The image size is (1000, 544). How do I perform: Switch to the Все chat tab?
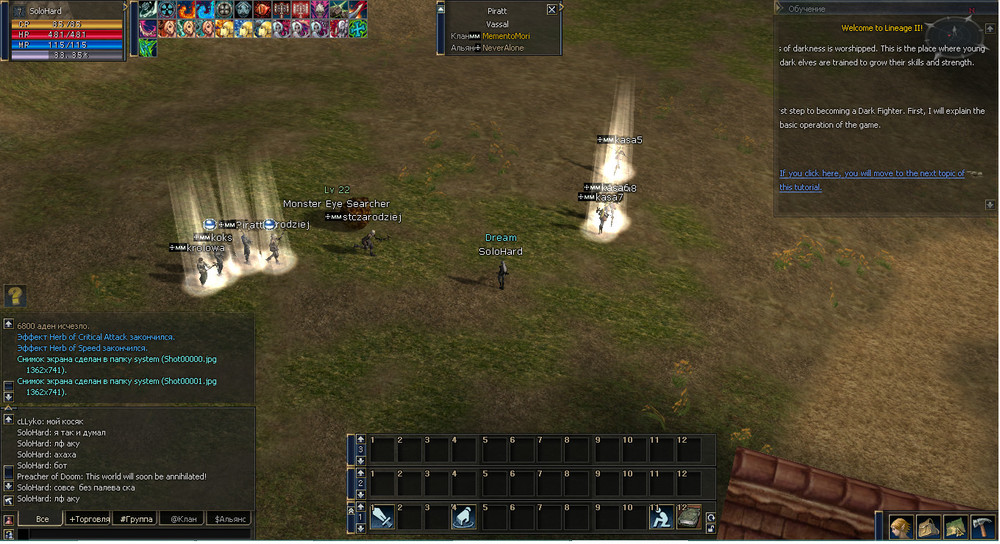click(42, 519)
